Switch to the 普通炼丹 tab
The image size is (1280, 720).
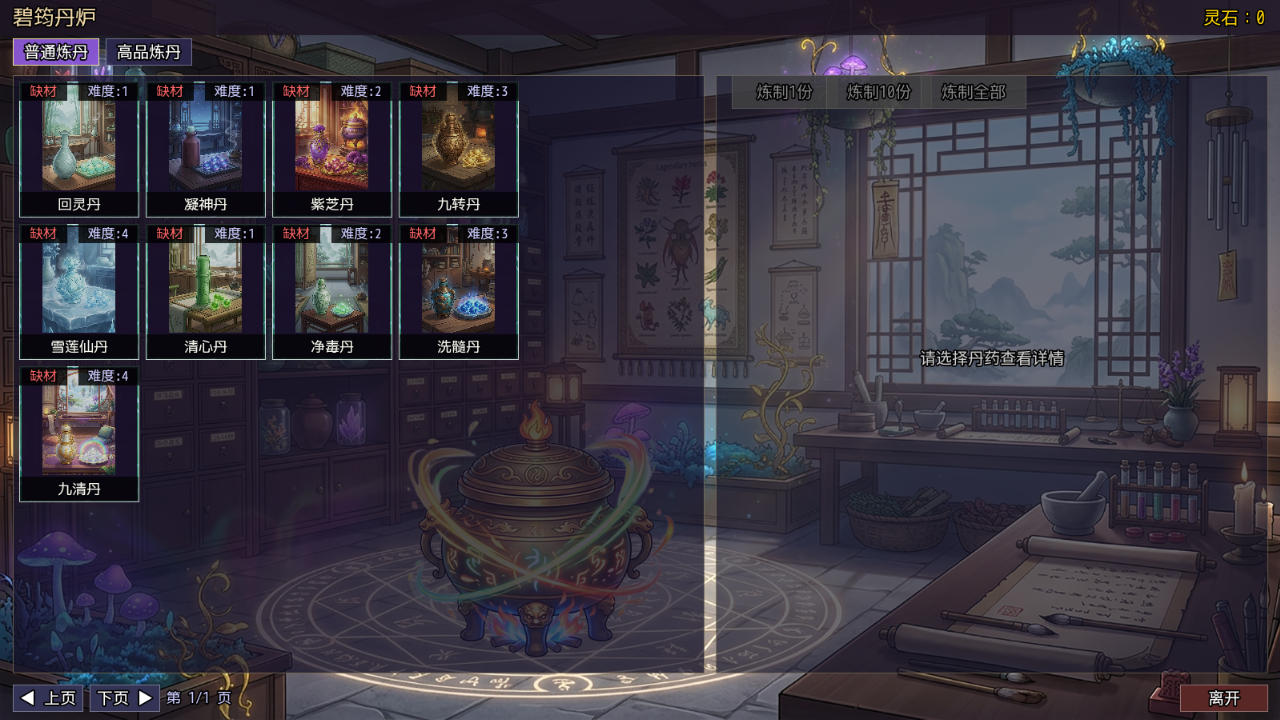[x=57, y=51]
